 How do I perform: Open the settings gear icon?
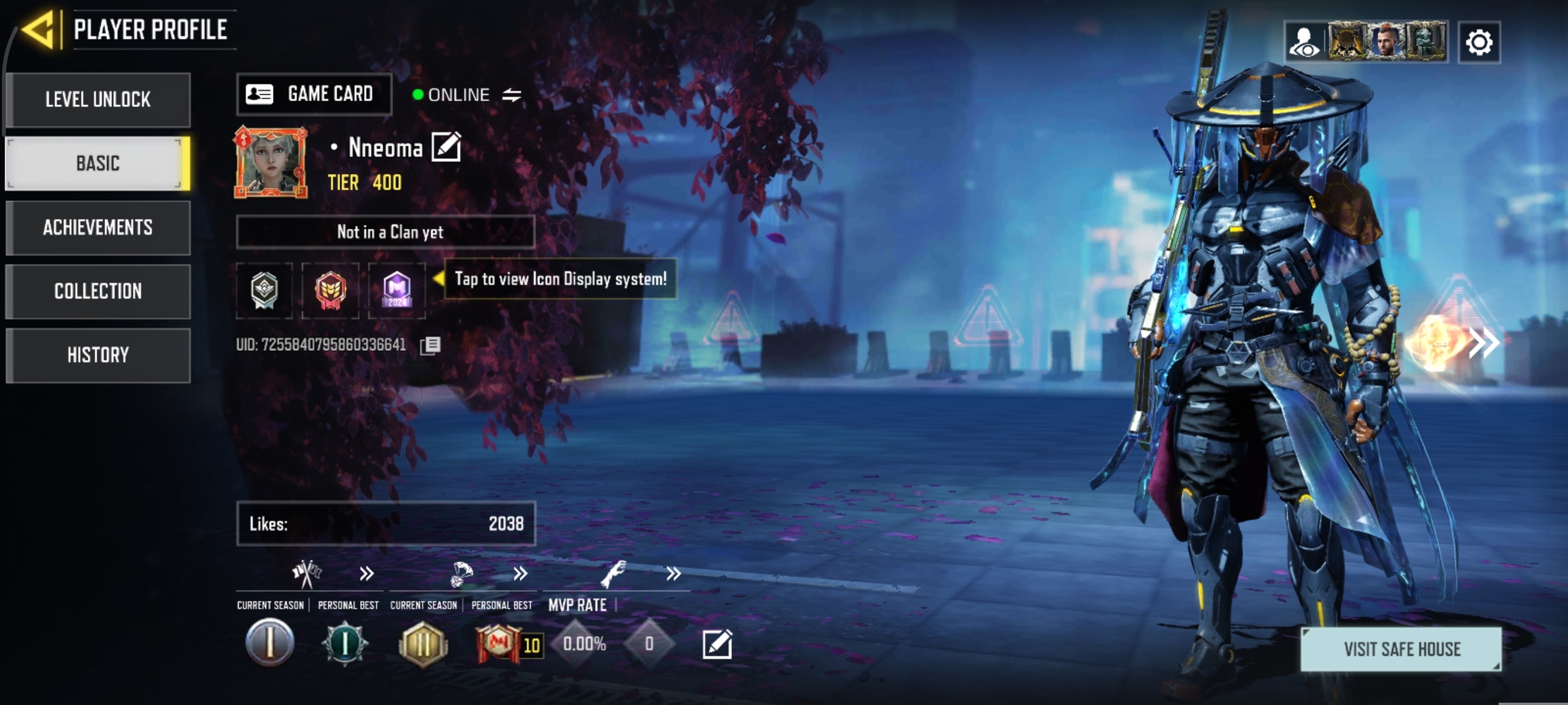1478,42
